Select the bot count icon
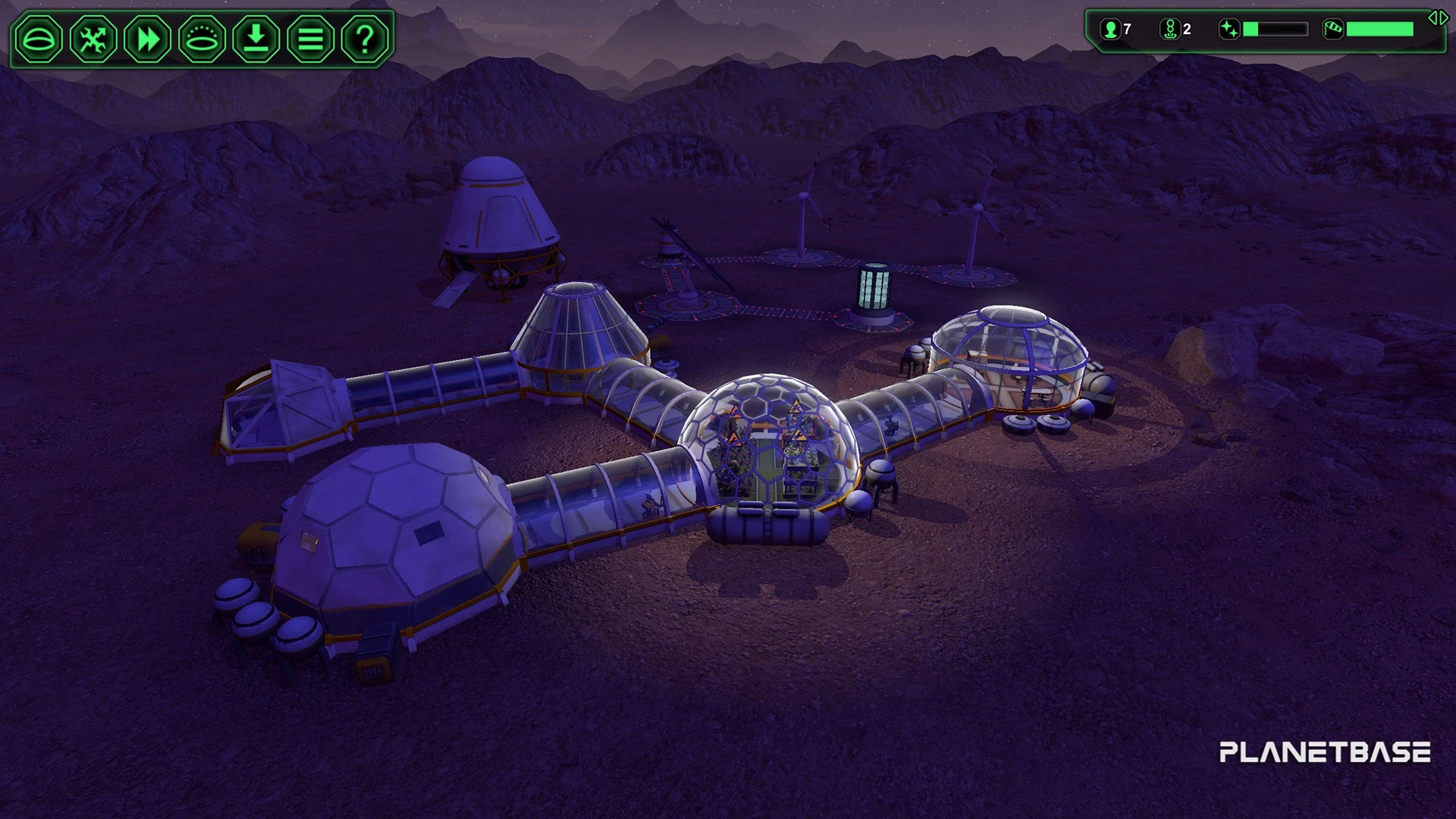This screenshot has height=819, width=1456. coord(1170,30)
